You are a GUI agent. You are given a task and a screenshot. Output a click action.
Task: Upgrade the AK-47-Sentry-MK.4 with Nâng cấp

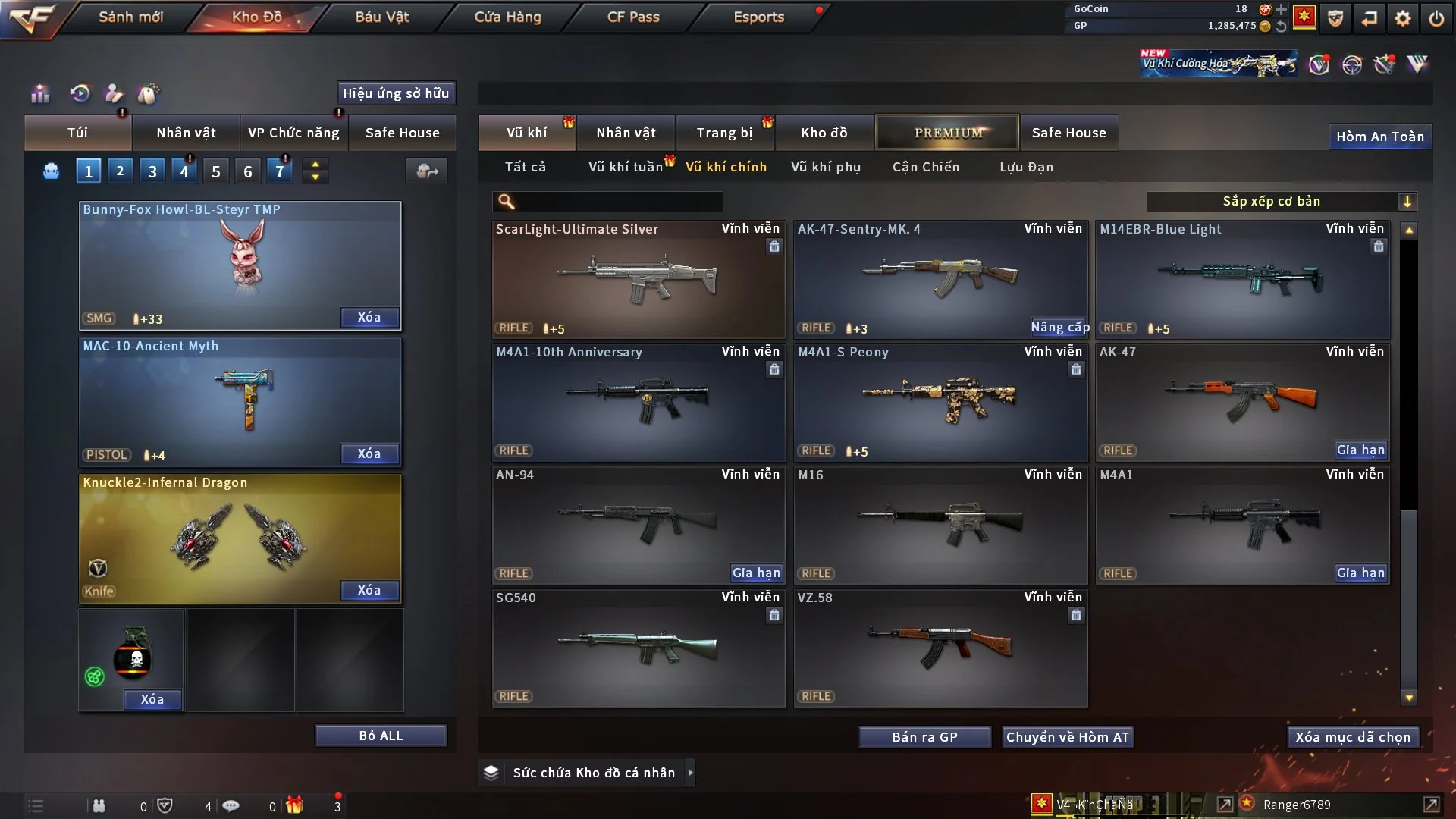[1059, 327]
